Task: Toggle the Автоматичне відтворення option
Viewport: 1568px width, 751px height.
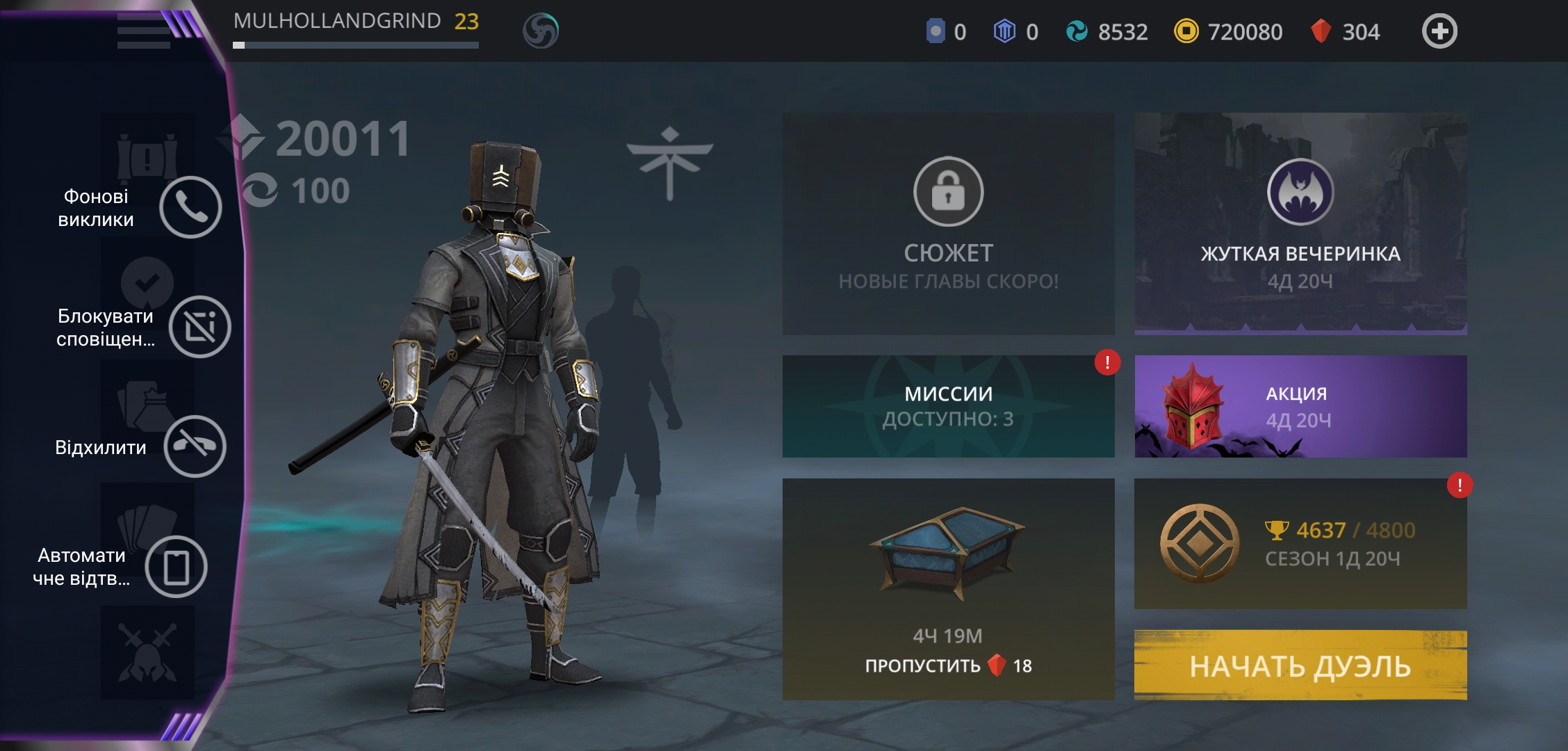Action: [177, 567]
